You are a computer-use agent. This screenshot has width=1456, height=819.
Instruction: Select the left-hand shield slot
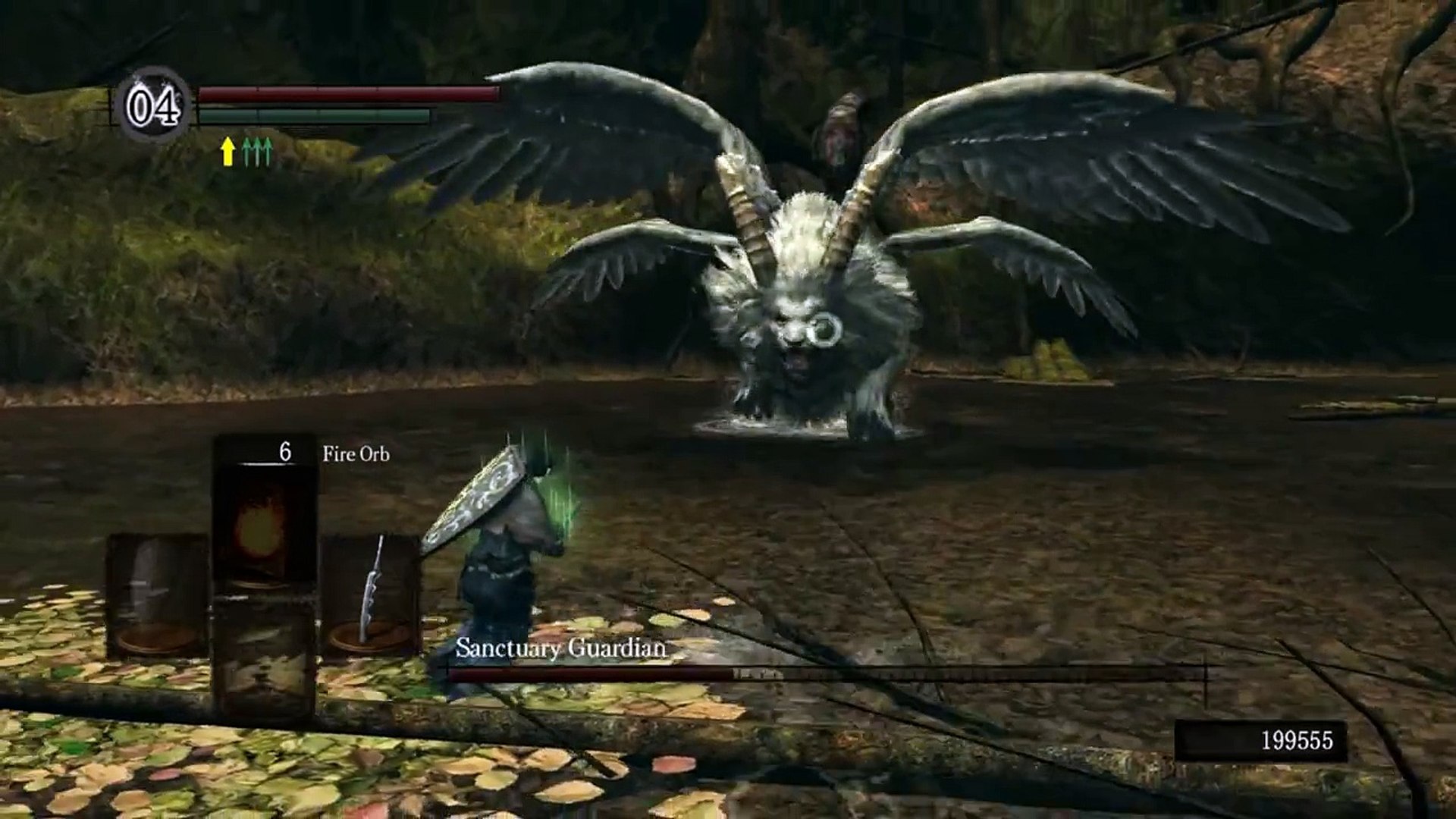(x=157, y=595)
